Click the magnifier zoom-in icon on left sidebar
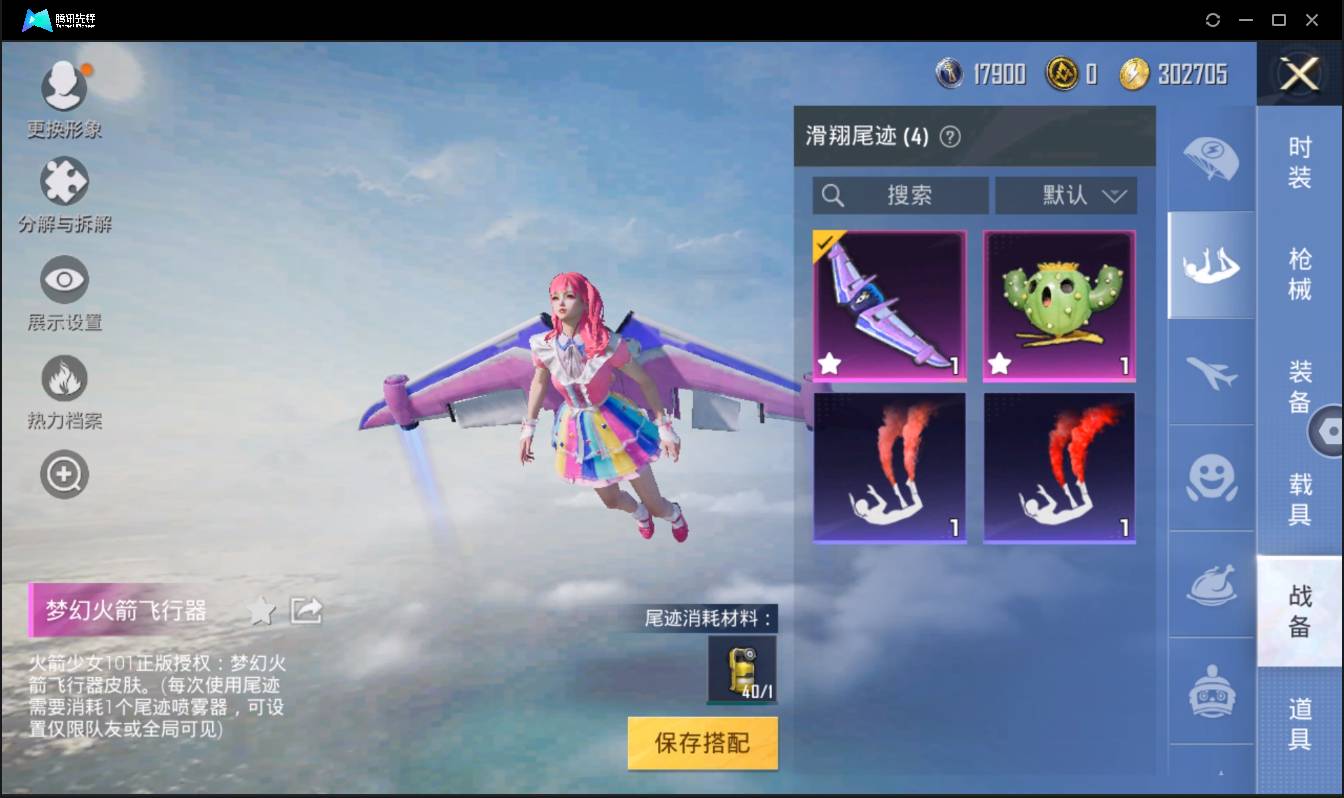Image resolution: width=1344 pixels, height=798 pixels. coord(64,473)
